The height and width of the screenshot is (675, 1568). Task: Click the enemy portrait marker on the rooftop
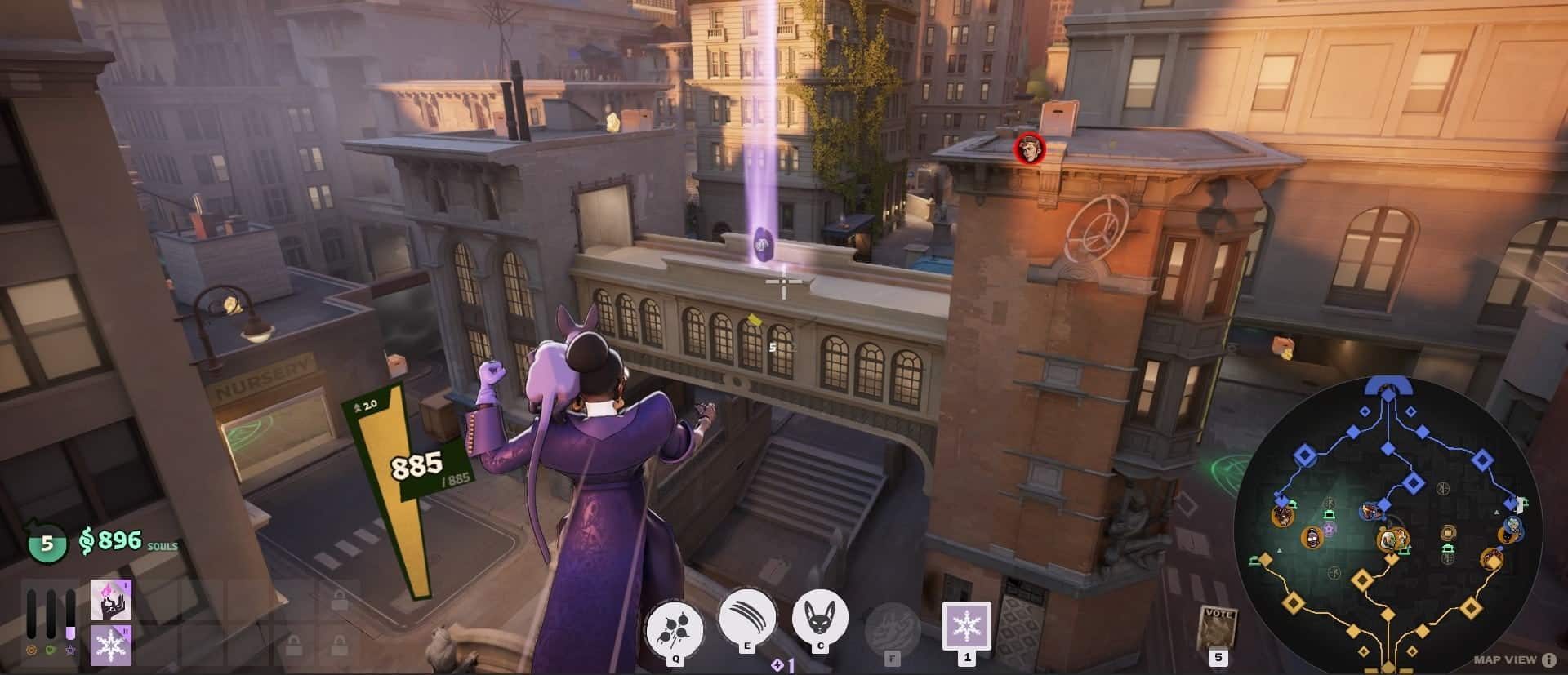(x=1031, y=149)
